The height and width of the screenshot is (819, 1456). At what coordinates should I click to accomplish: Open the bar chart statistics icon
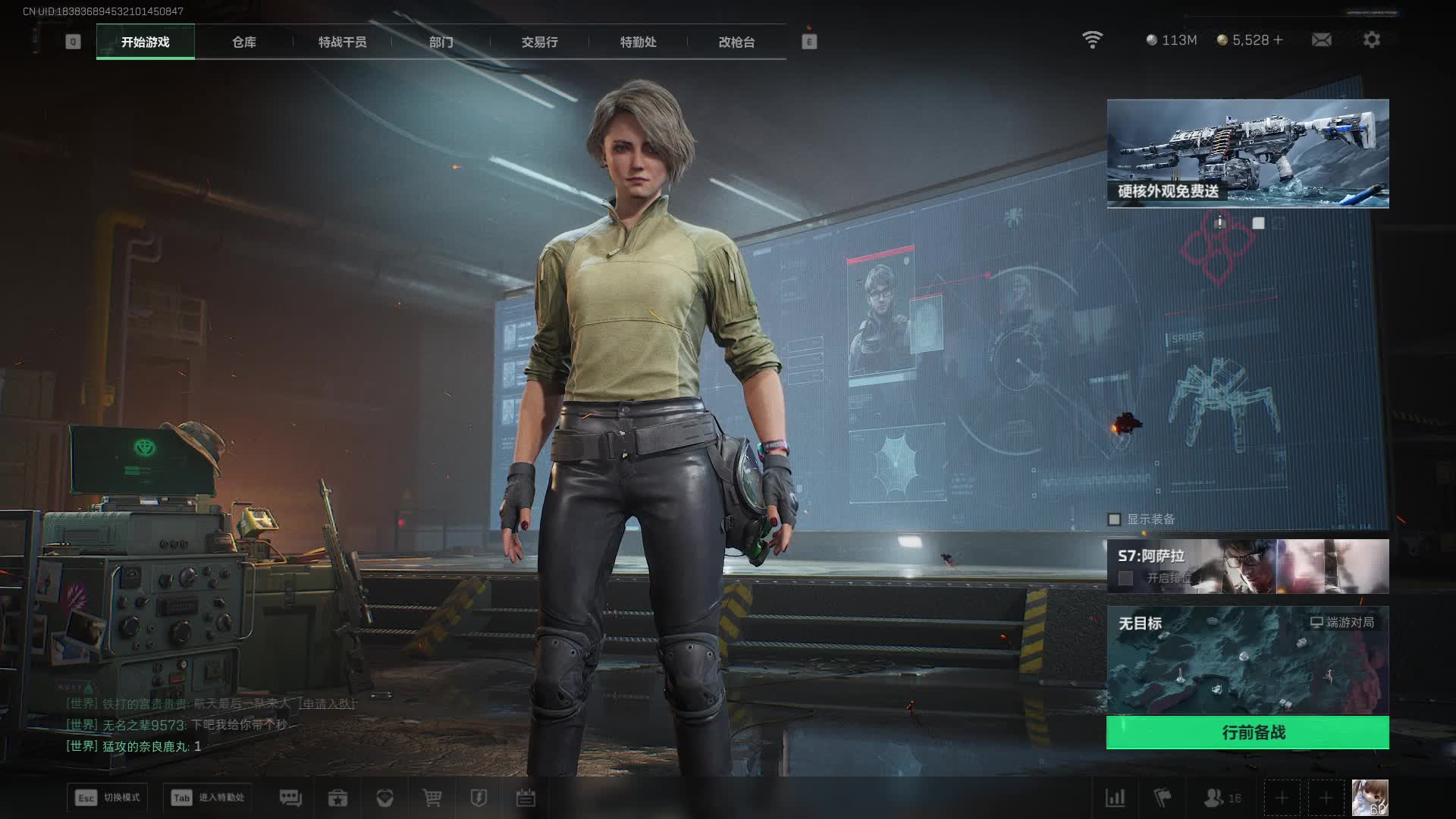tap(1115, 798)
